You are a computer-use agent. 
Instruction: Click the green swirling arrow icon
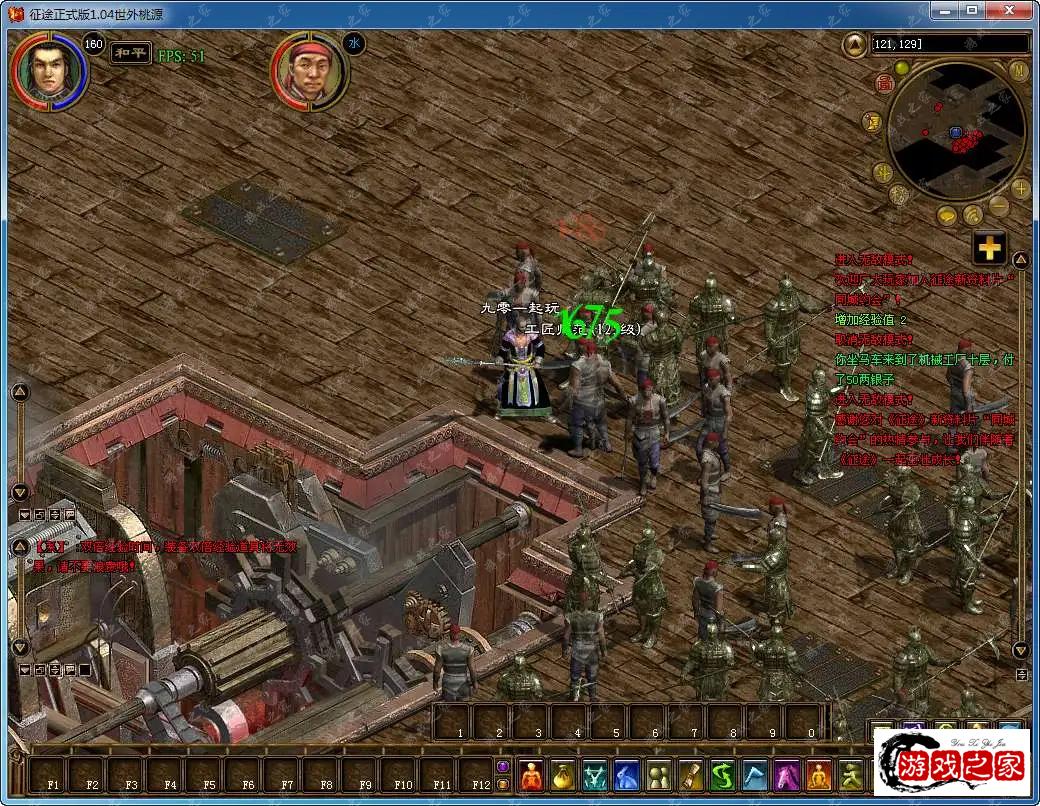coord(723,776)
